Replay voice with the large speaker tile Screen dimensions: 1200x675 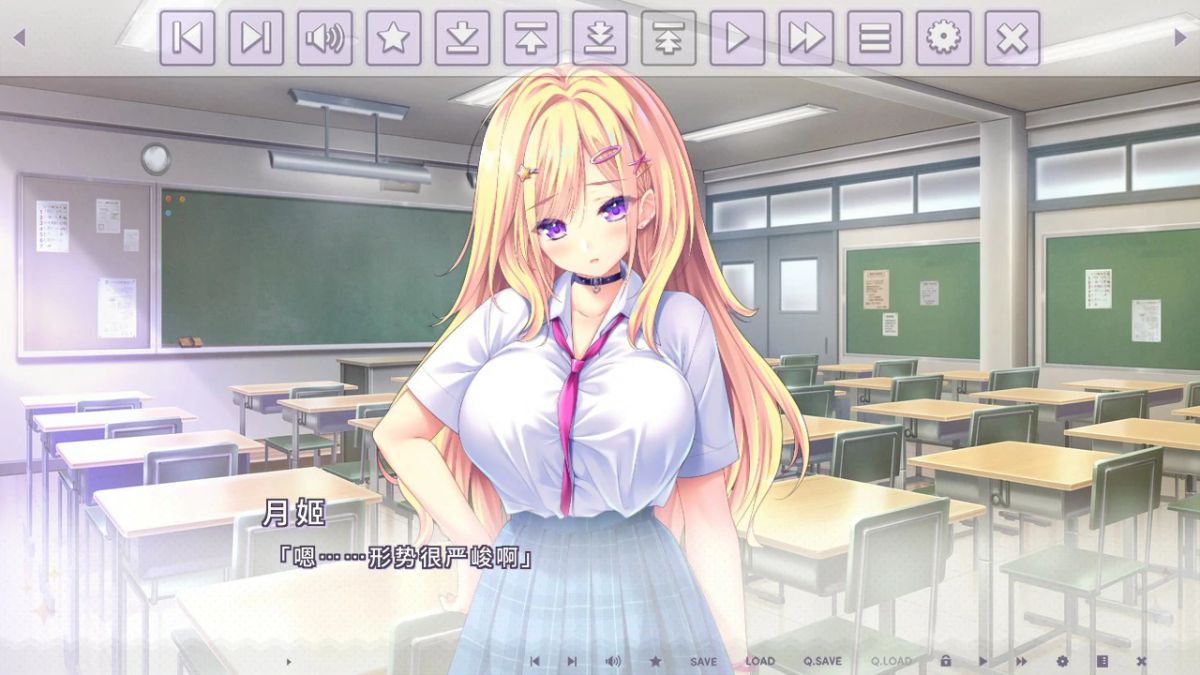[325, 38]
